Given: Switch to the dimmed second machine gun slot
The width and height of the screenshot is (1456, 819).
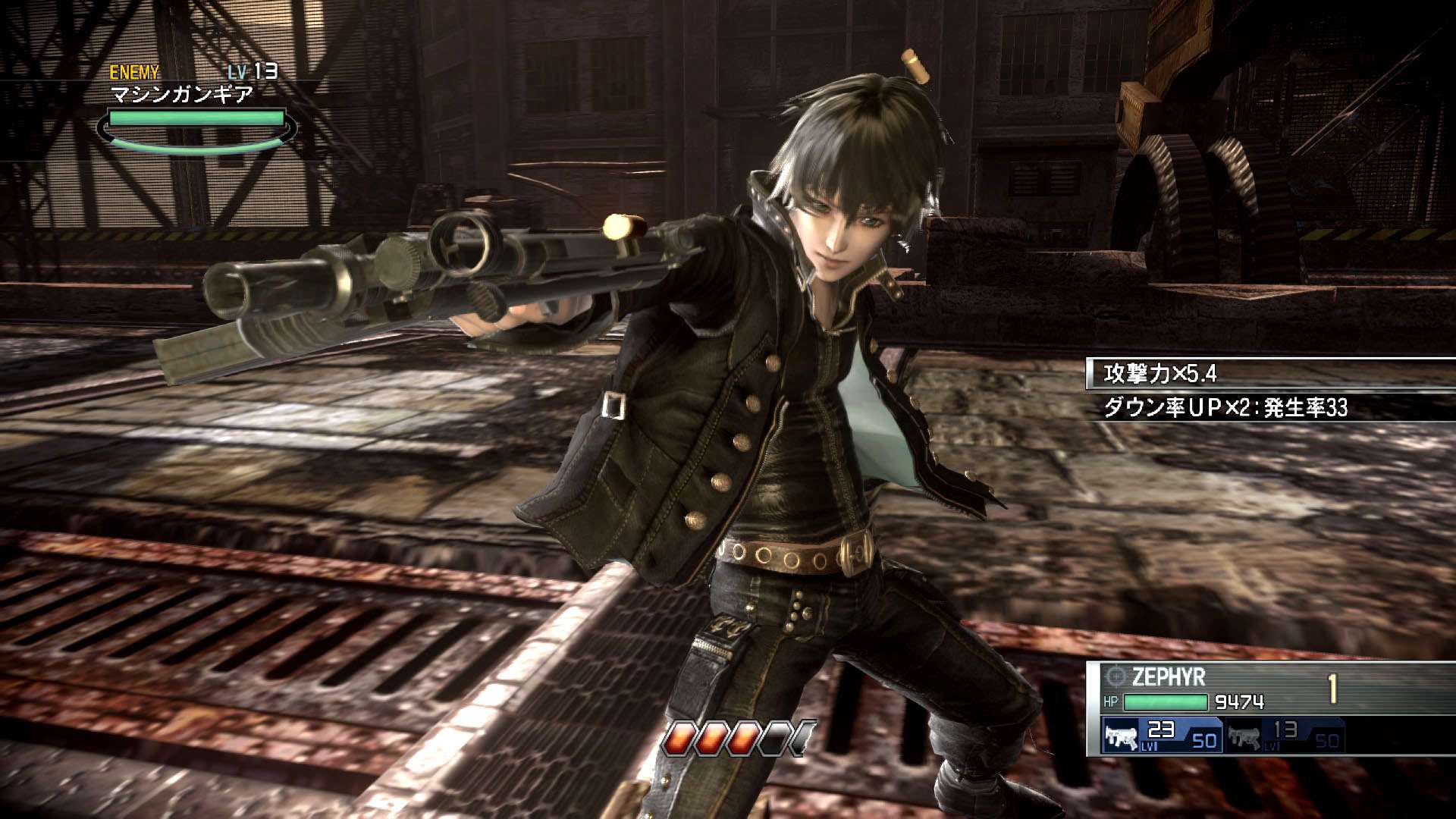Looking at the screenshot, I should (1284, 736).
